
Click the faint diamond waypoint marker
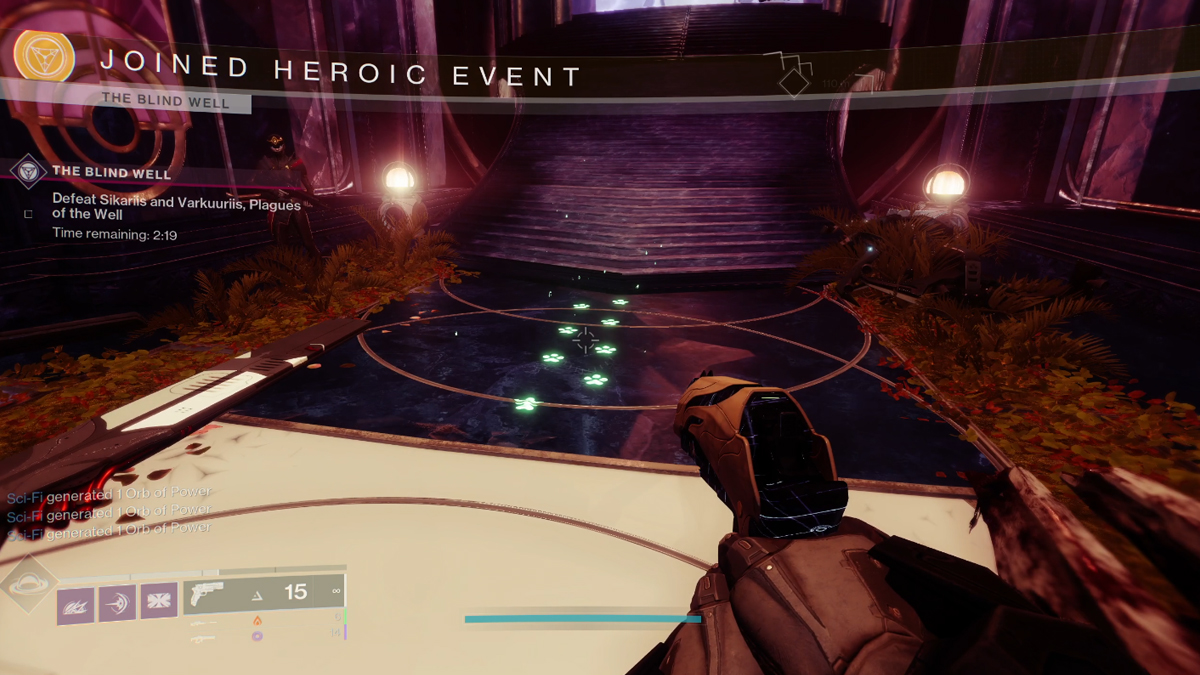click(794, 82)
